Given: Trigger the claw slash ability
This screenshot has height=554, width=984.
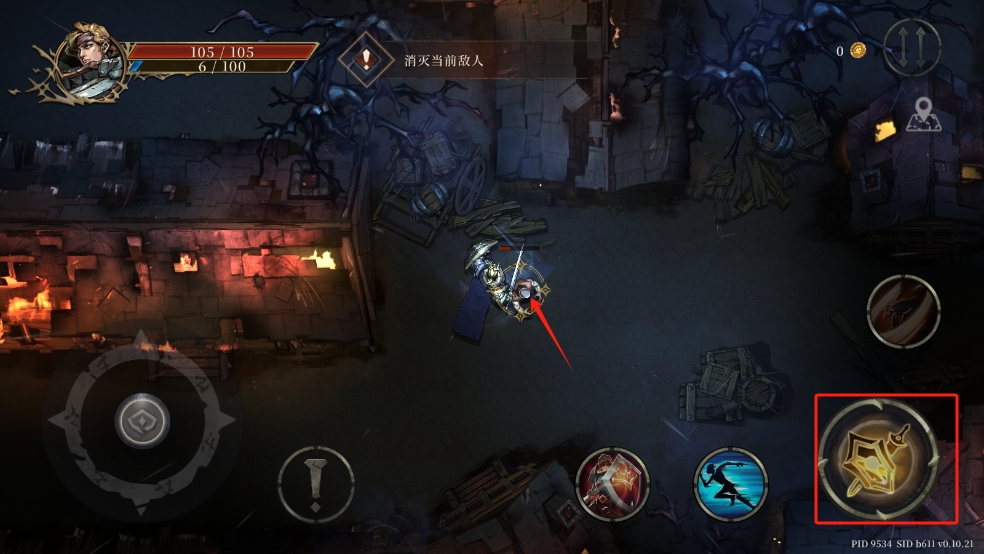Looking at the screenshot, I should click(902, 311).
